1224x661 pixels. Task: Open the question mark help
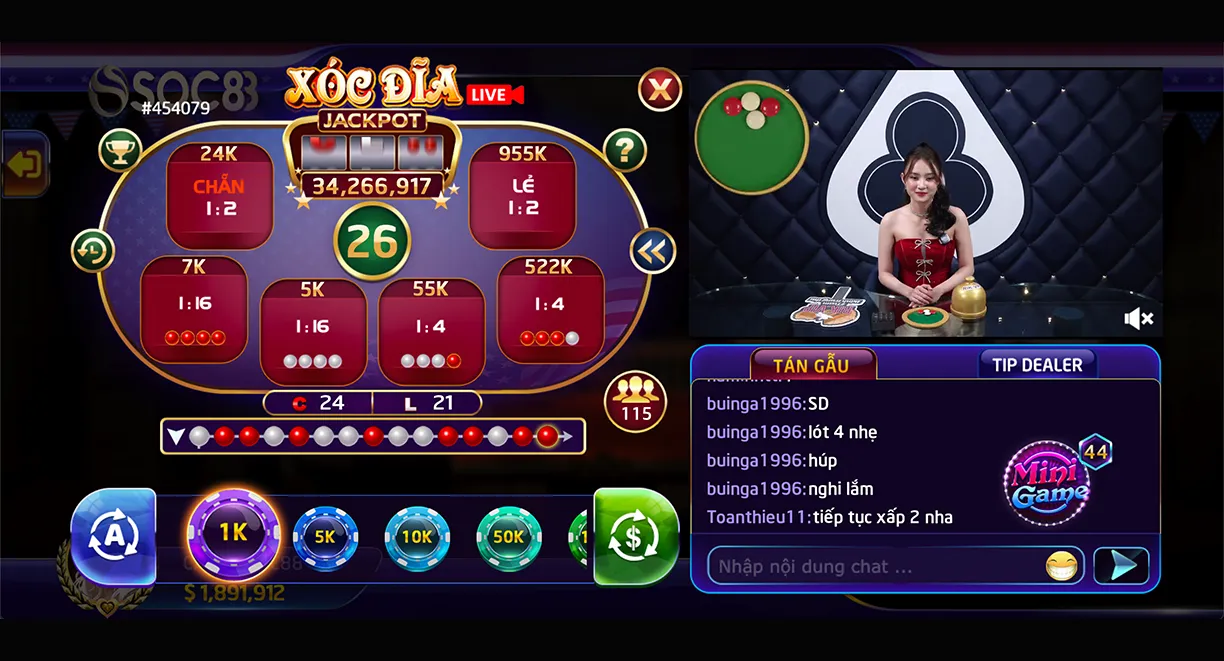point(625,150)
